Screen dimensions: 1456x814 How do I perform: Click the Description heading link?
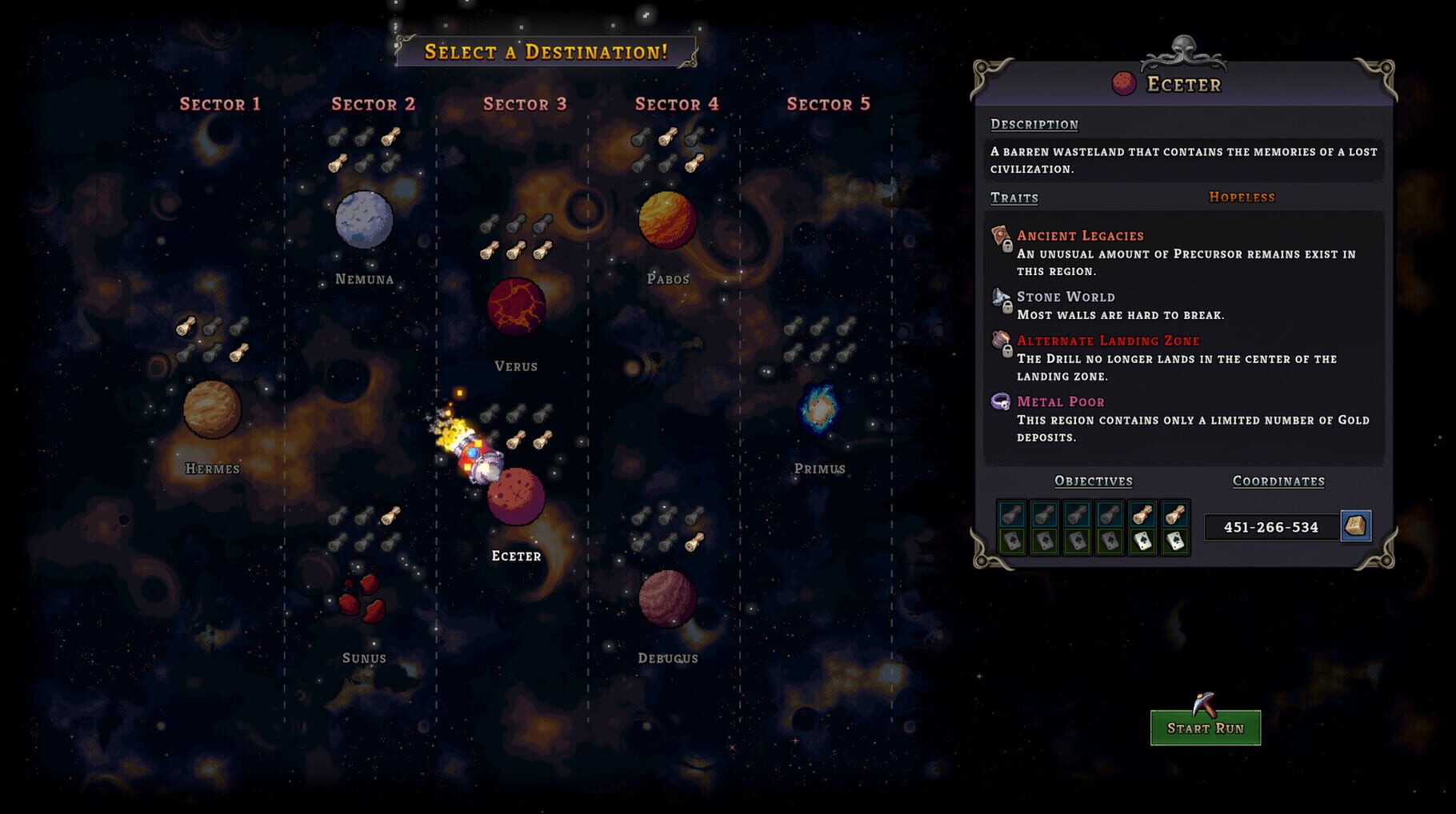(1032, 124)
